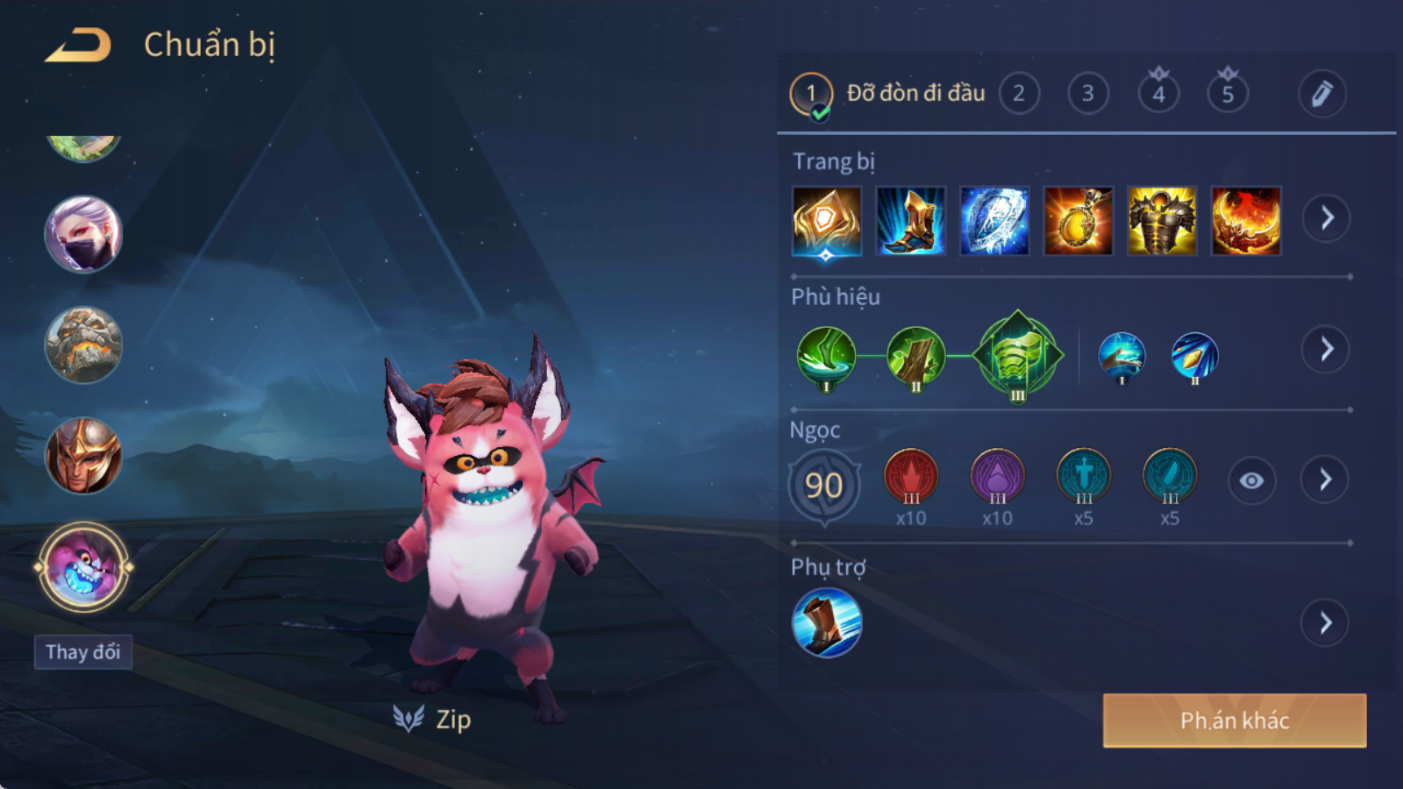Switch to build preset 3

[1088, 94]
